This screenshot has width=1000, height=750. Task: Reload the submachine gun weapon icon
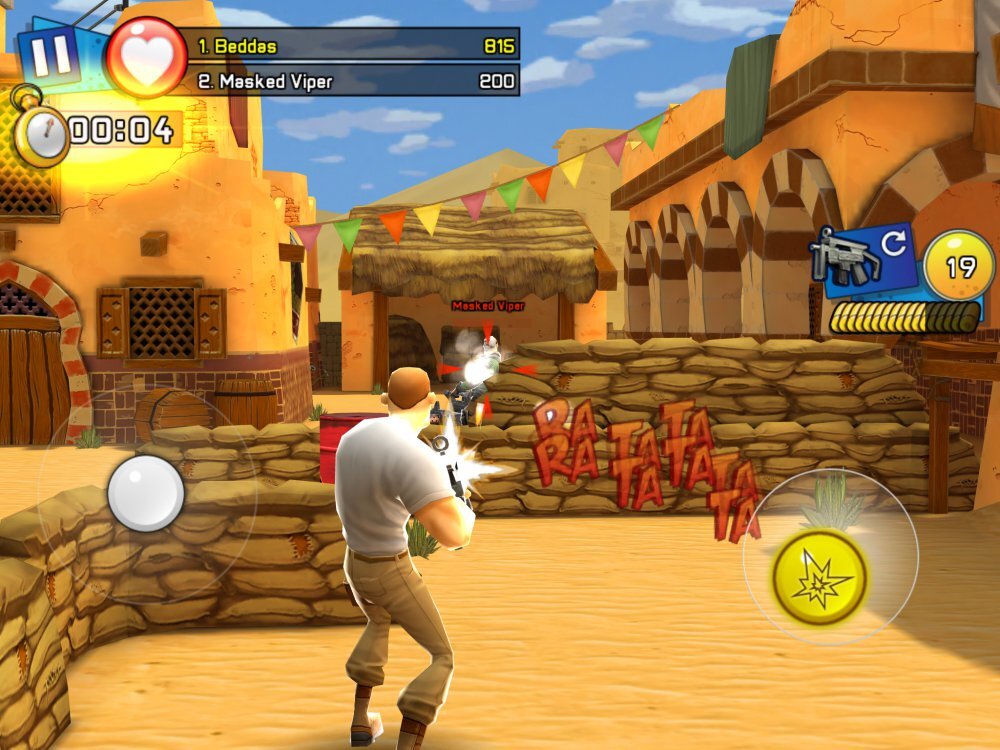[863, 258]
